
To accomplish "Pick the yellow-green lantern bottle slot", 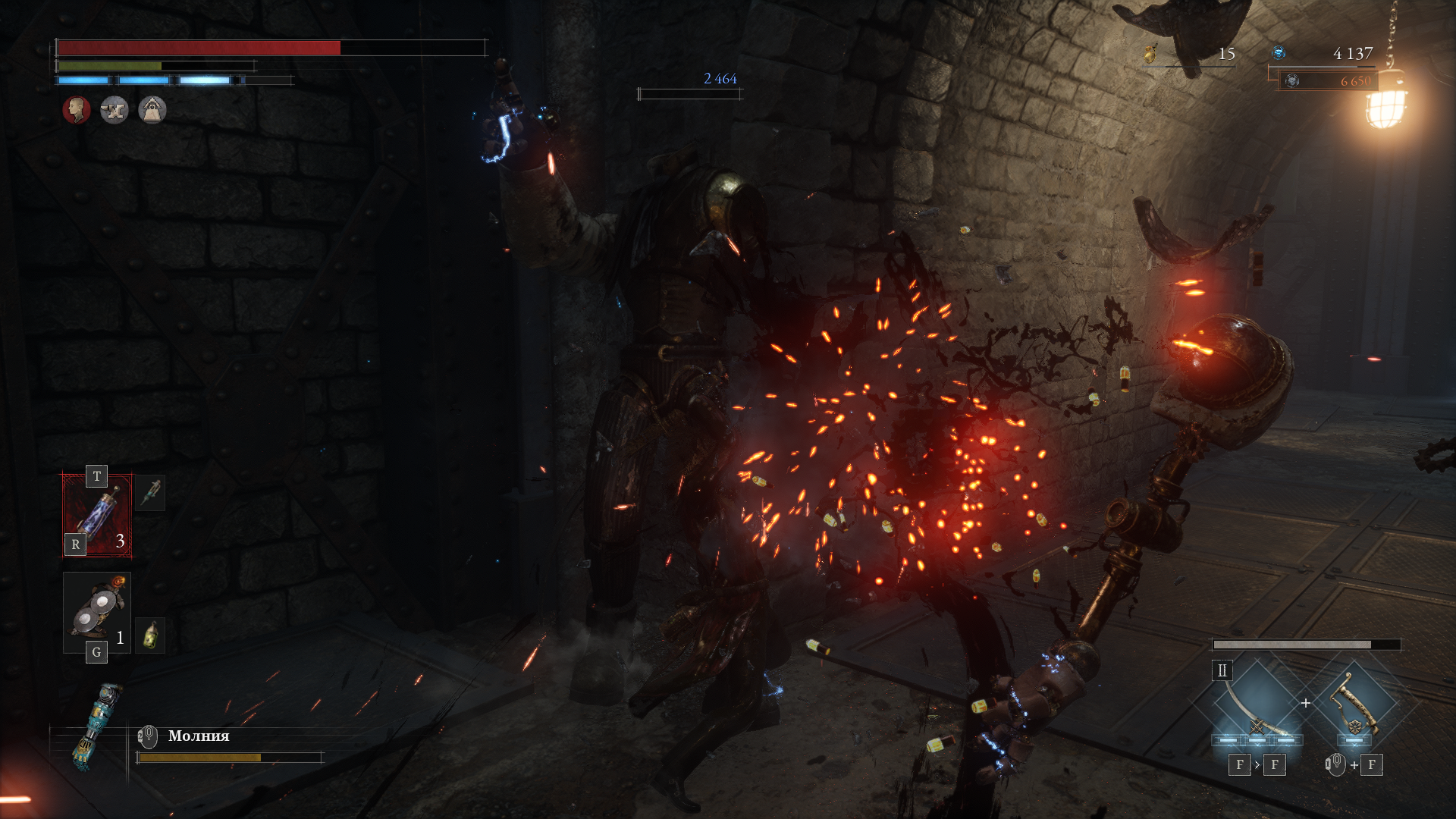I will point(150,635).
